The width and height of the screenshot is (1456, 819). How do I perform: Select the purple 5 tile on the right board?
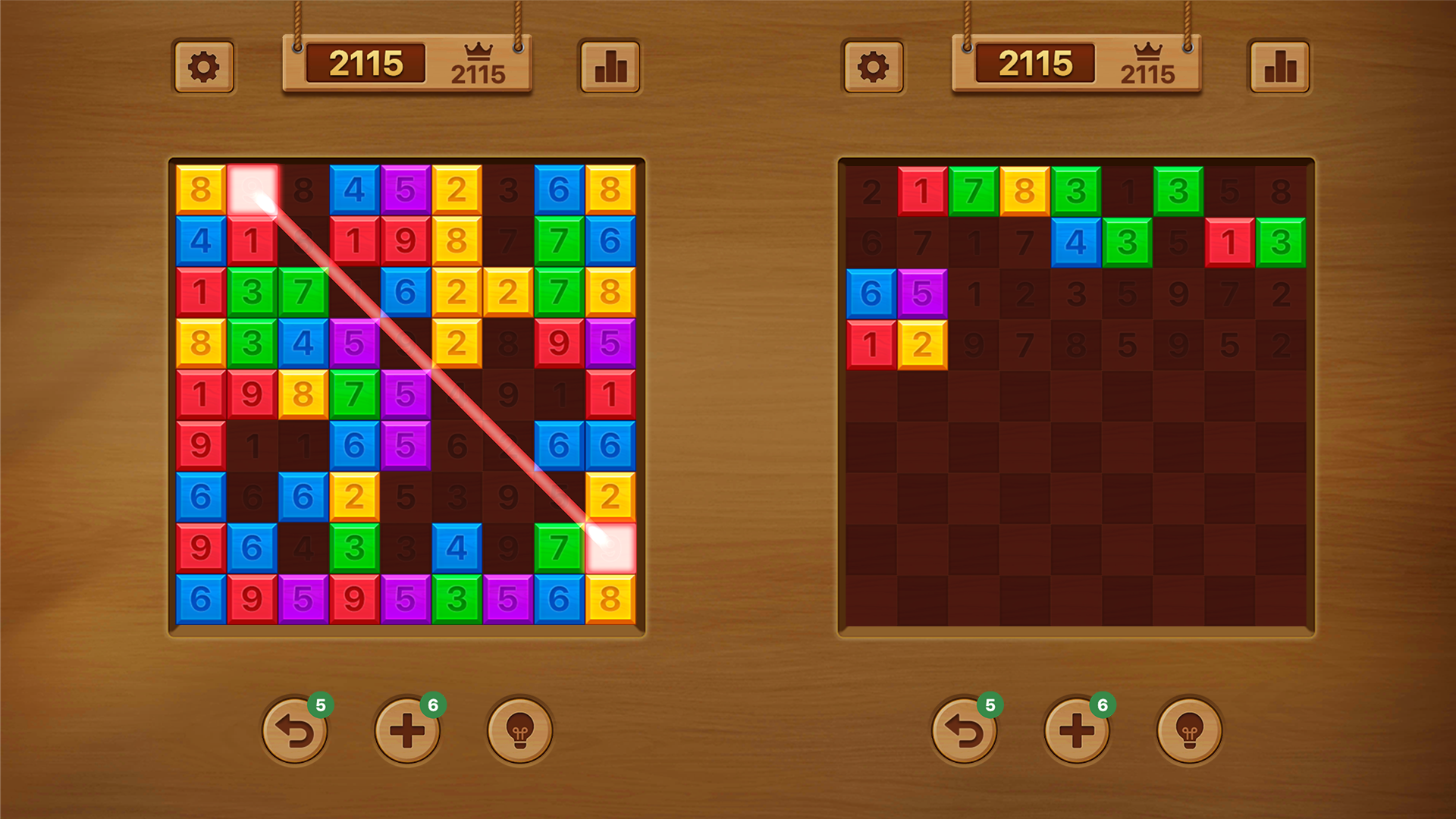pyautogui.click(x=922, y=294)
